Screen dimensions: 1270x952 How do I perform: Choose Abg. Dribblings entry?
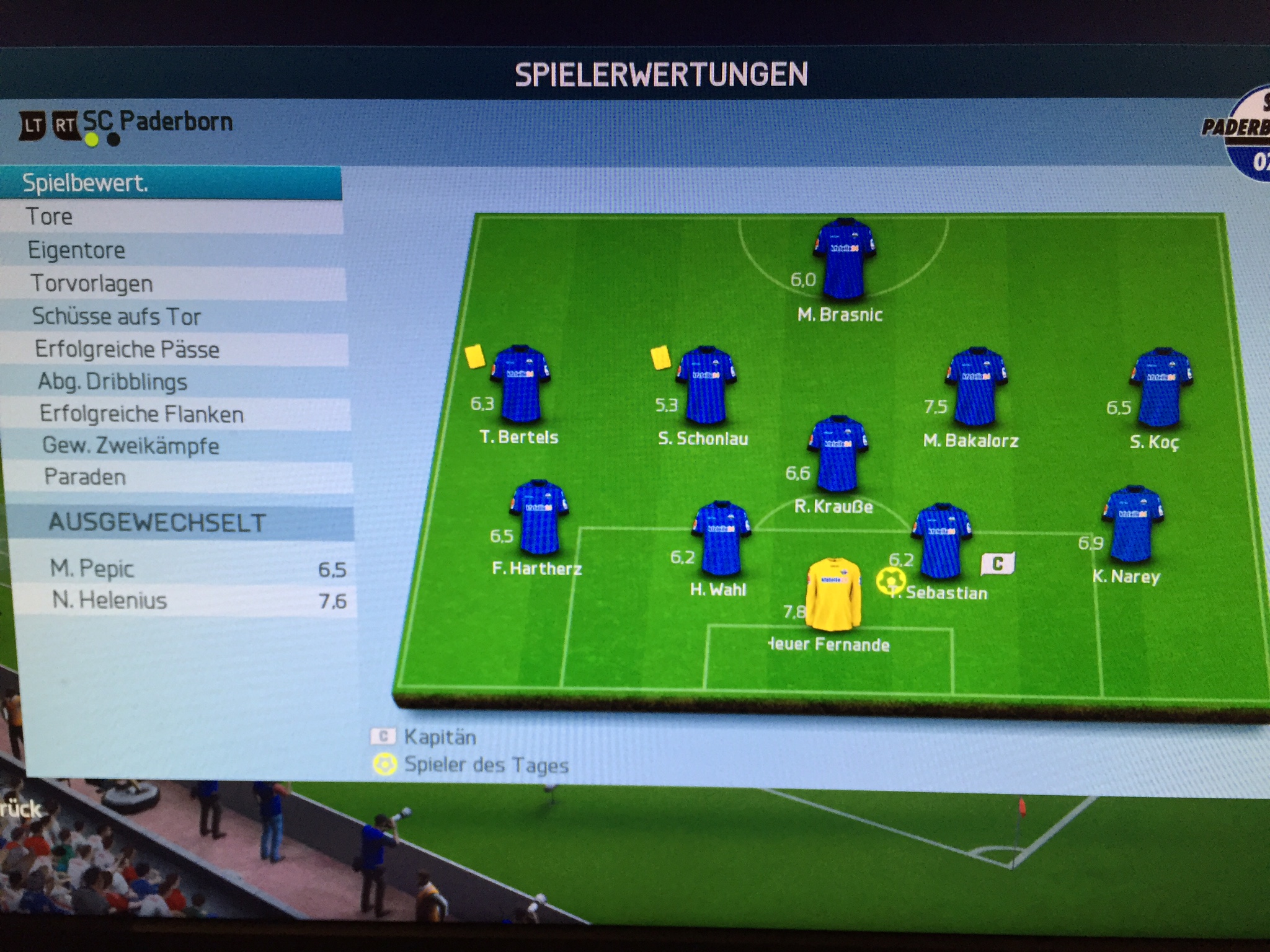177,382
